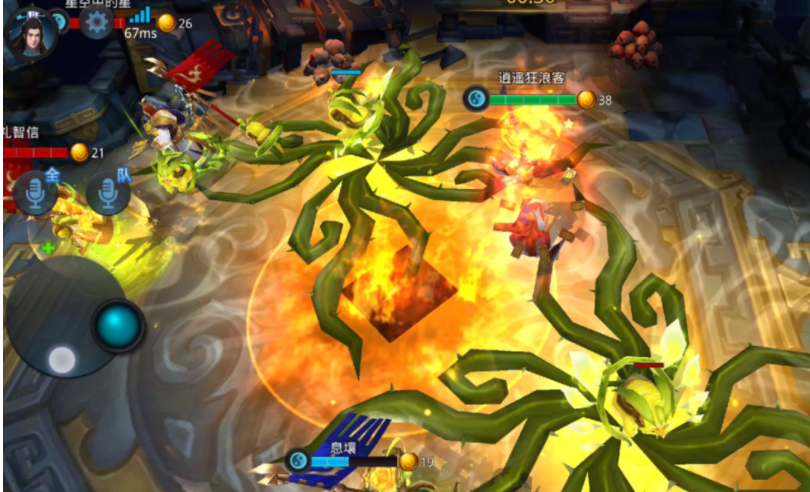Toggle the team voice microphone (队)

pyautogui.click(x=108, y=193)
